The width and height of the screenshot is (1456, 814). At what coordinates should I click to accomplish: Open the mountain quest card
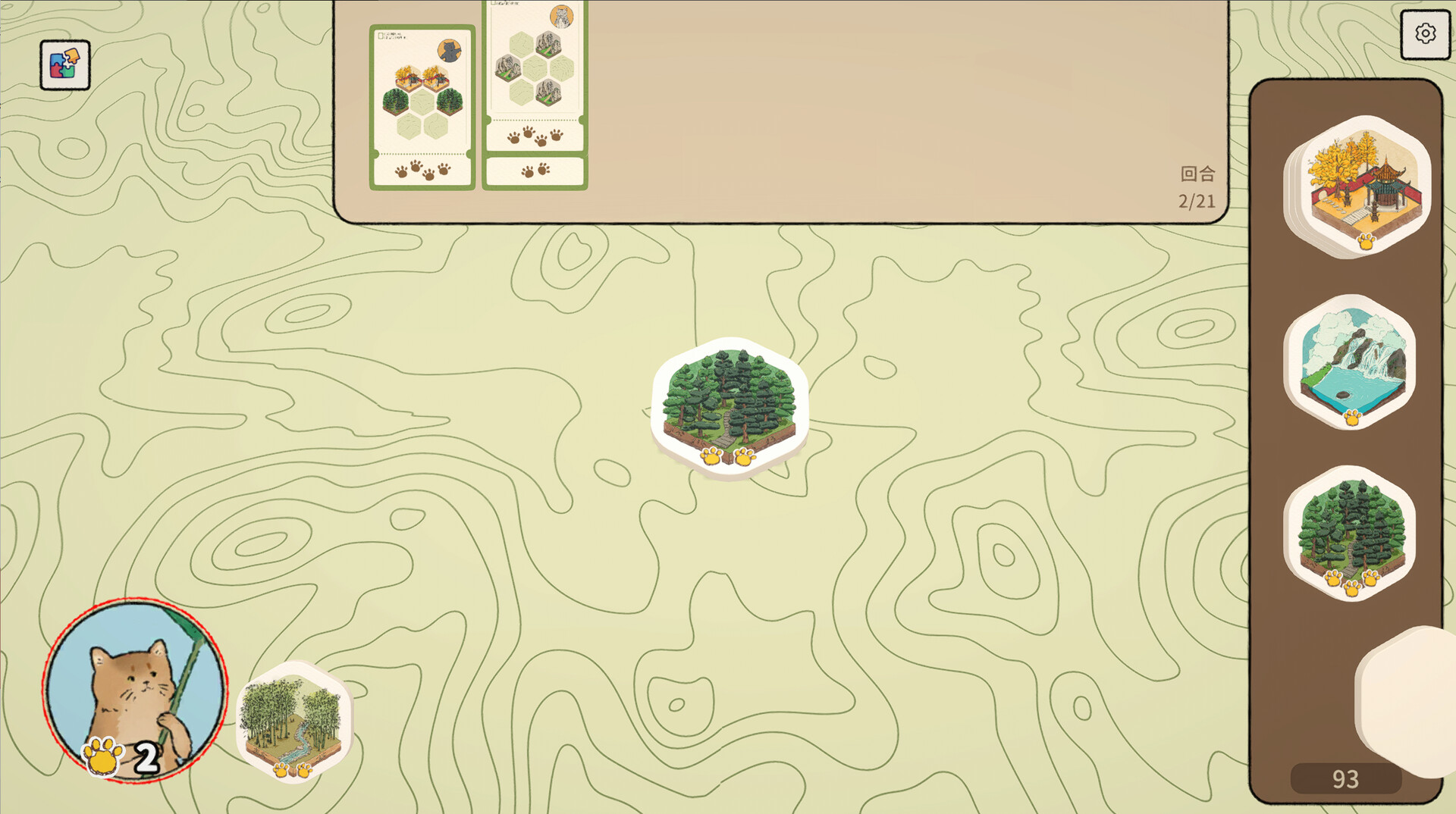click(x=534, y=68)
